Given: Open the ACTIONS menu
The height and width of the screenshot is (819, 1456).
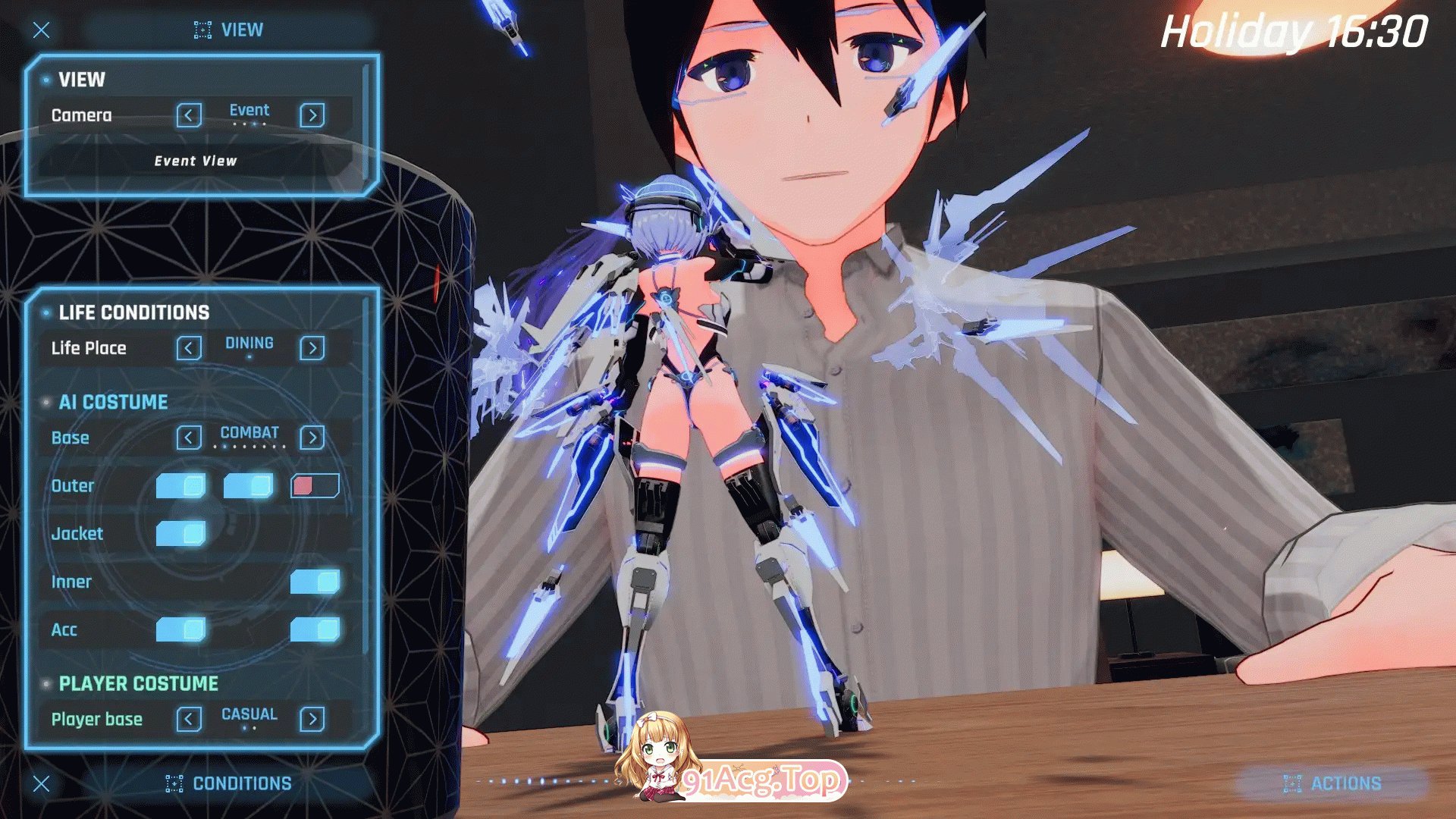Looking at the screenshot, I should tap(1332, 783).
